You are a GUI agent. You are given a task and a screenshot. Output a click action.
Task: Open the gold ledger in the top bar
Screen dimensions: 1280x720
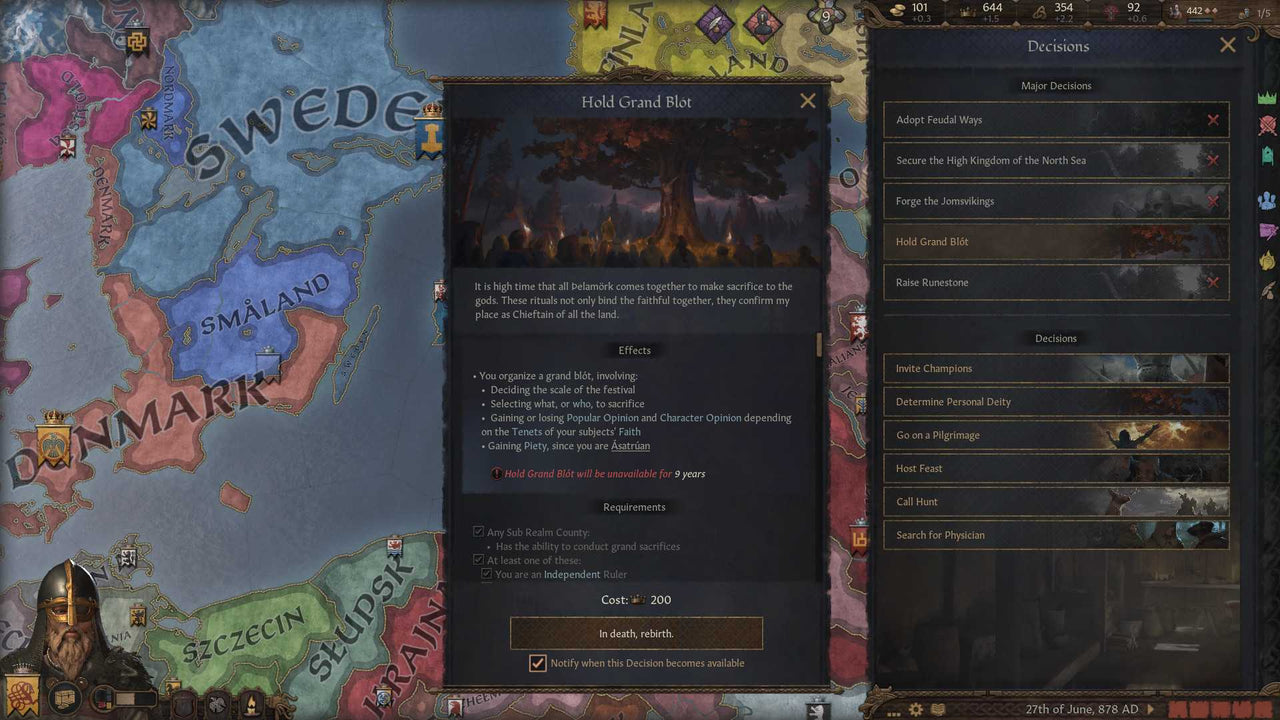[897, 10]
